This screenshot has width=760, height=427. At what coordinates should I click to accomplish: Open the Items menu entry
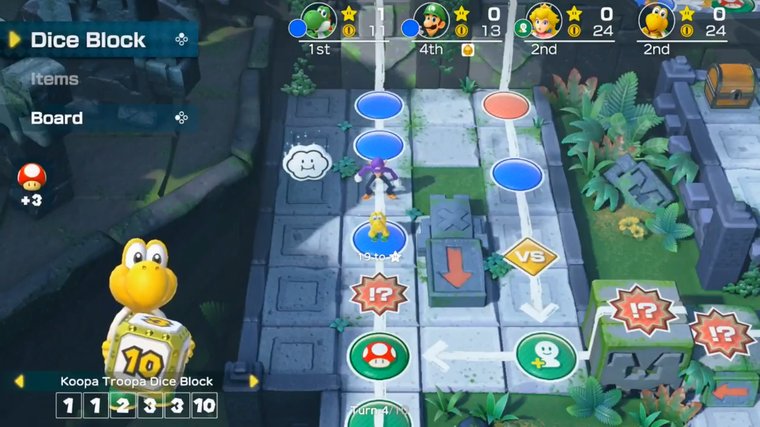55,79
